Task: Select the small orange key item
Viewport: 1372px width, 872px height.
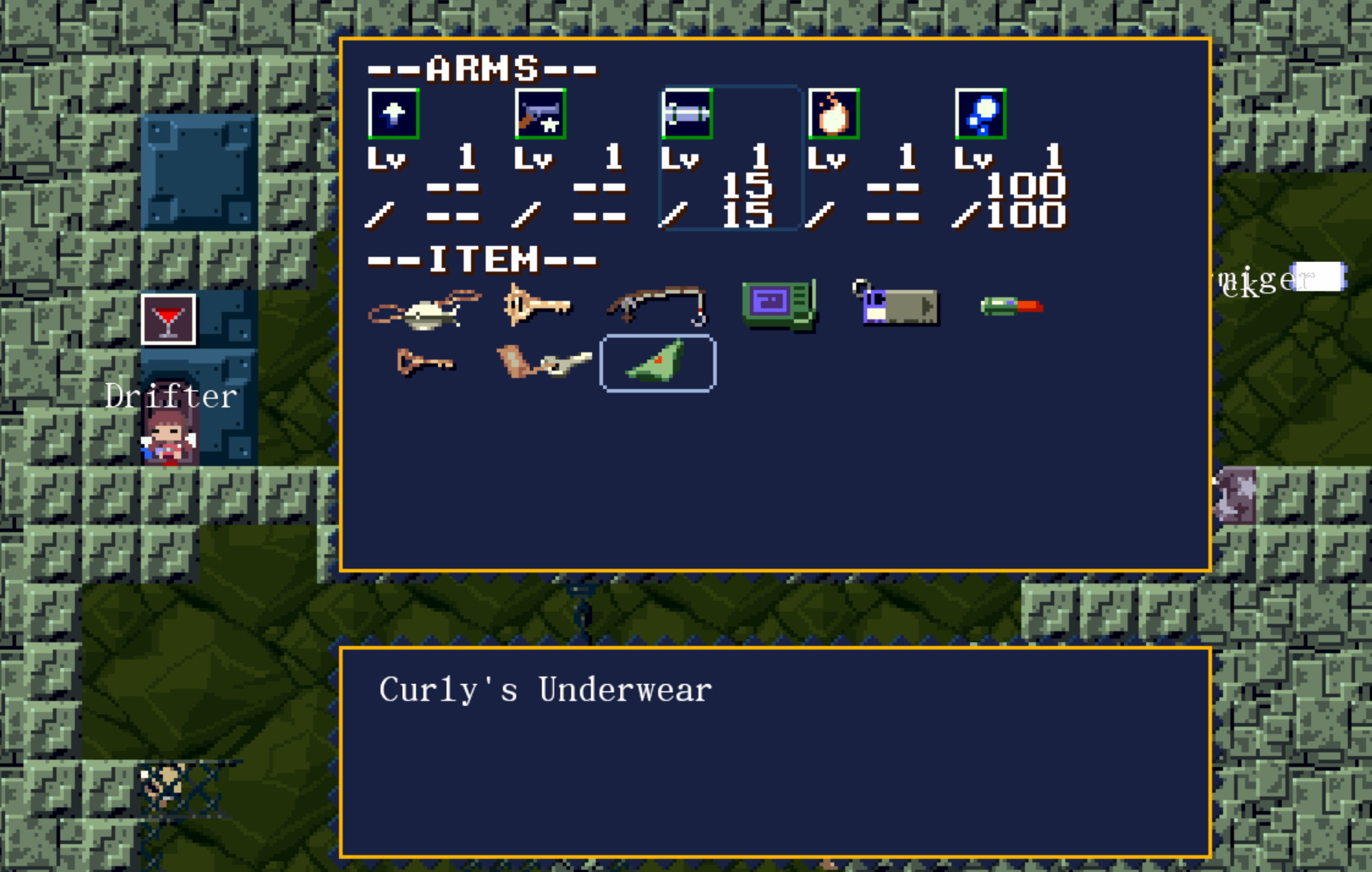Action: [x=424, y=363]
